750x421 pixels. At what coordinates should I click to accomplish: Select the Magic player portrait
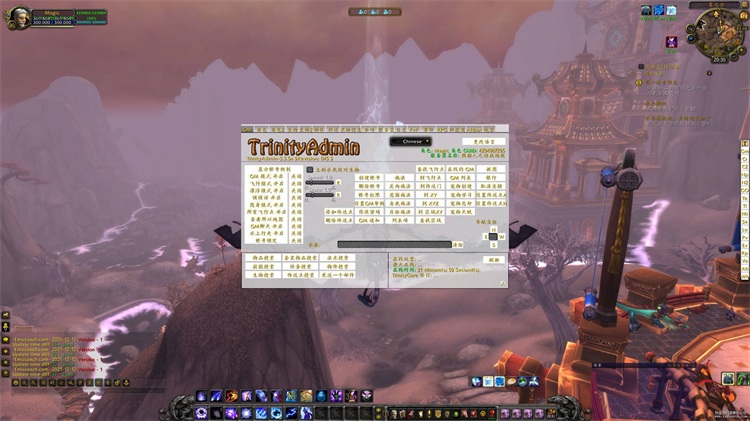(x=17, y=17)
